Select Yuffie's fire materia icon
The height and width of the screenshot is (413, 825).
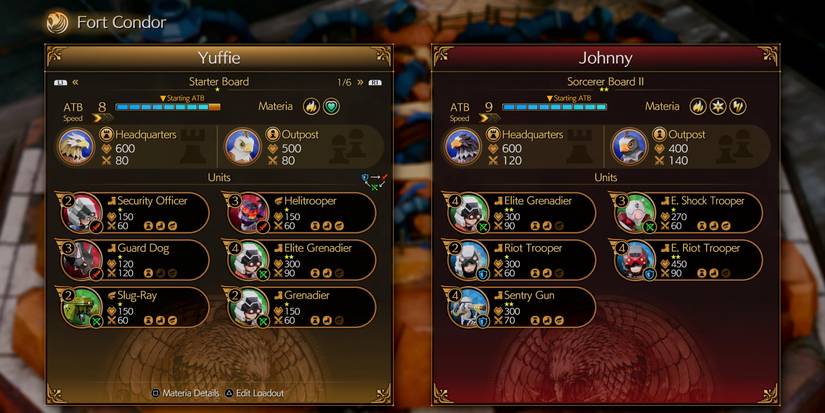coord(311,106)
